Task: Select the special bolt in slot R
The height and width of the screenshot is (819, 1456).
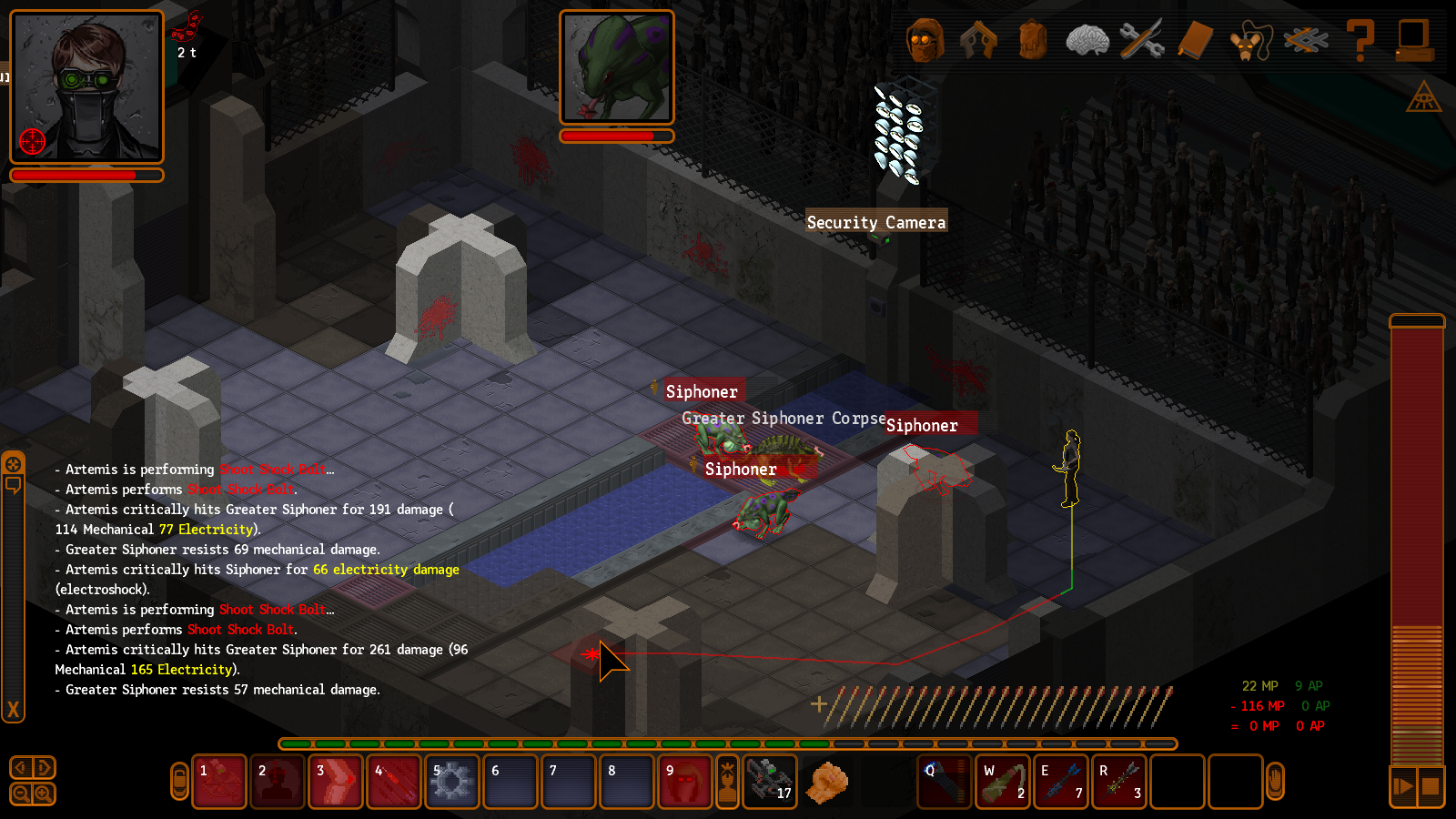Action: click(x=1120, y=782)
